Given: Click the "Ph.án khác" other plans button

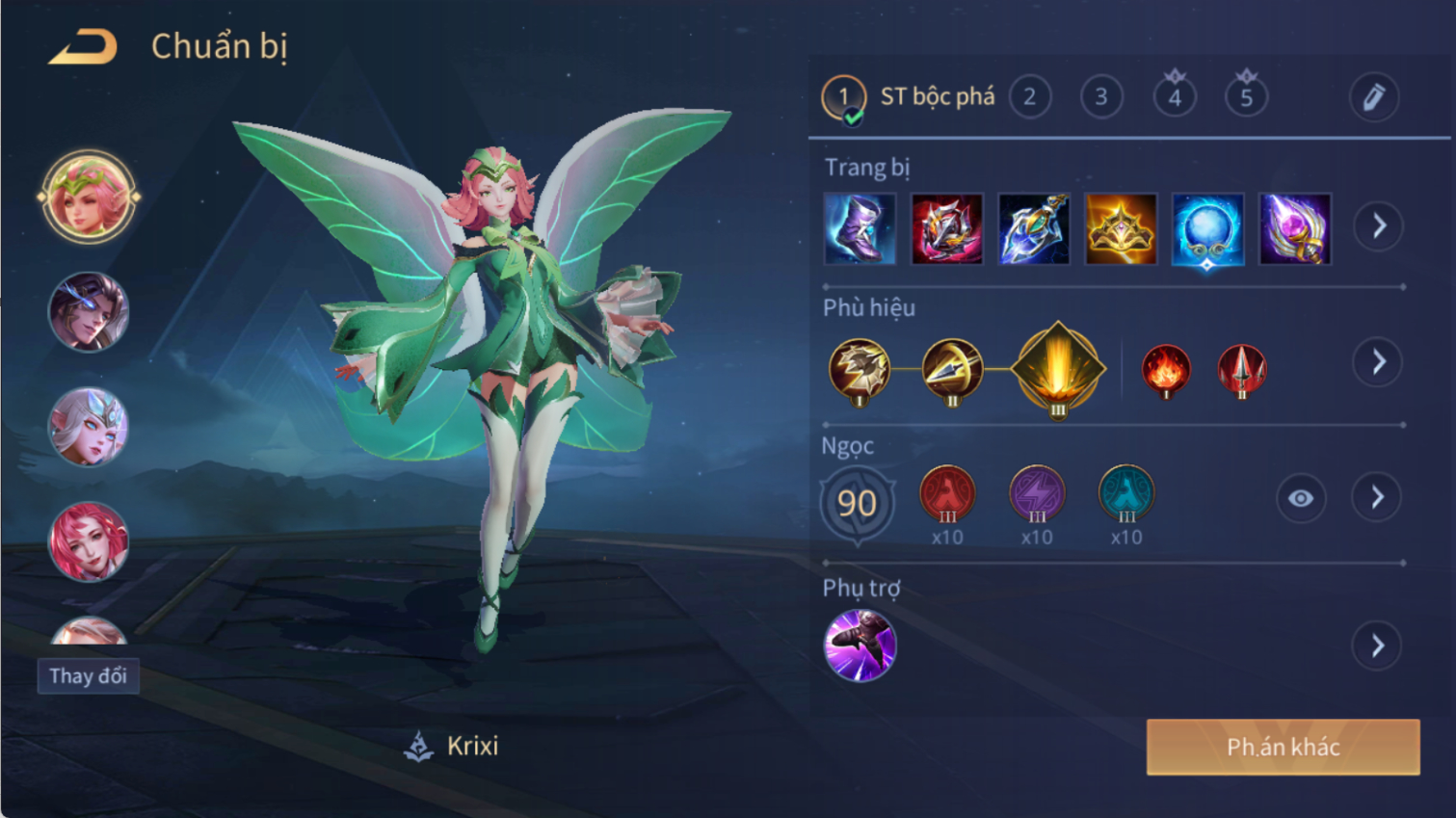Looking at the screenshot, I should pyautogui.click(x=1283, y=747).
